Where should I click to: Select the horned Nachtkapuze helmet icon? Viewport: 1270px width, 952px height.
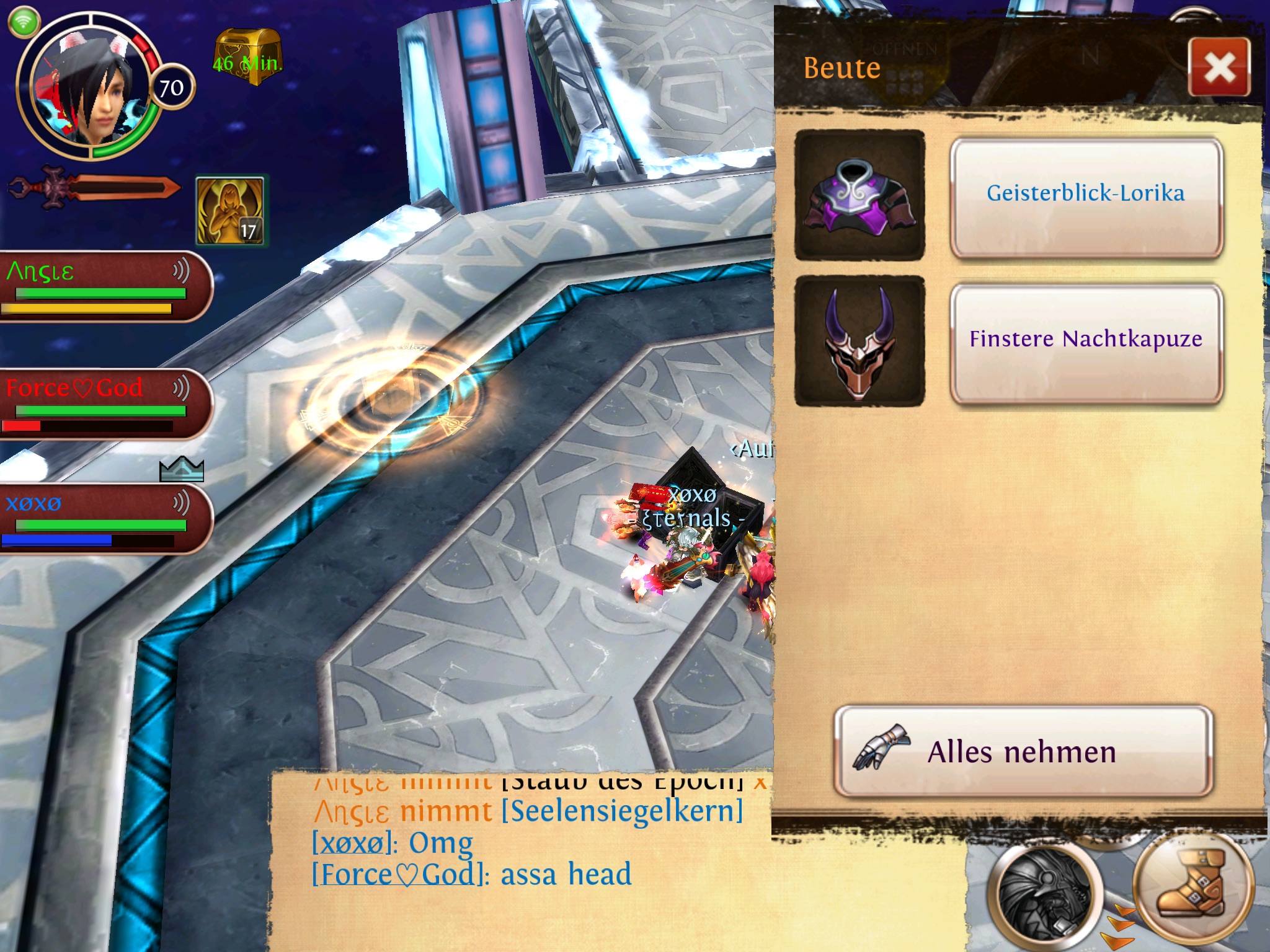(x=859, y=340)
